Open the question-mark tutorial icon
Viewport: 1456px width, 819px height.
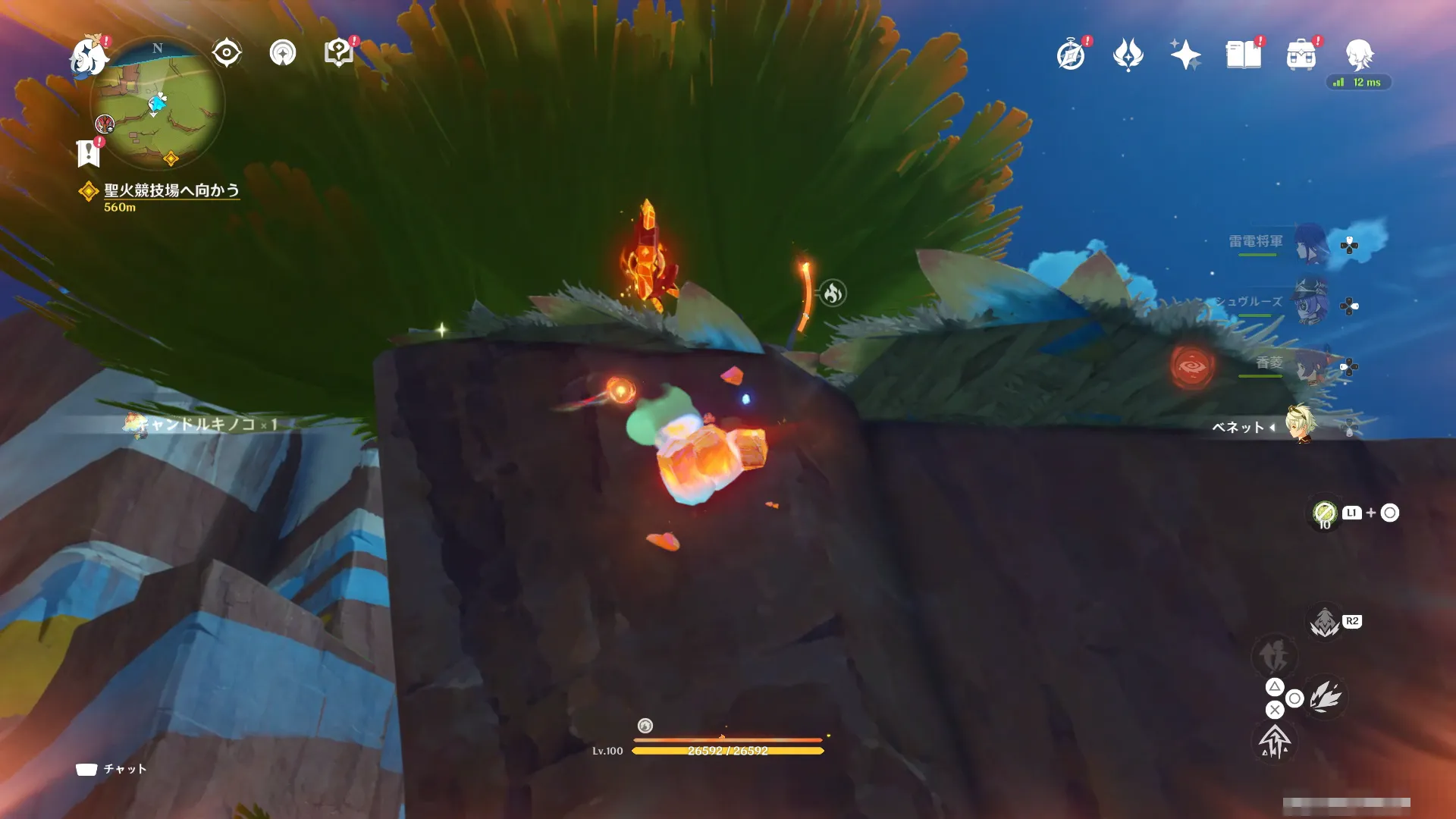click(x=338, y=53)
